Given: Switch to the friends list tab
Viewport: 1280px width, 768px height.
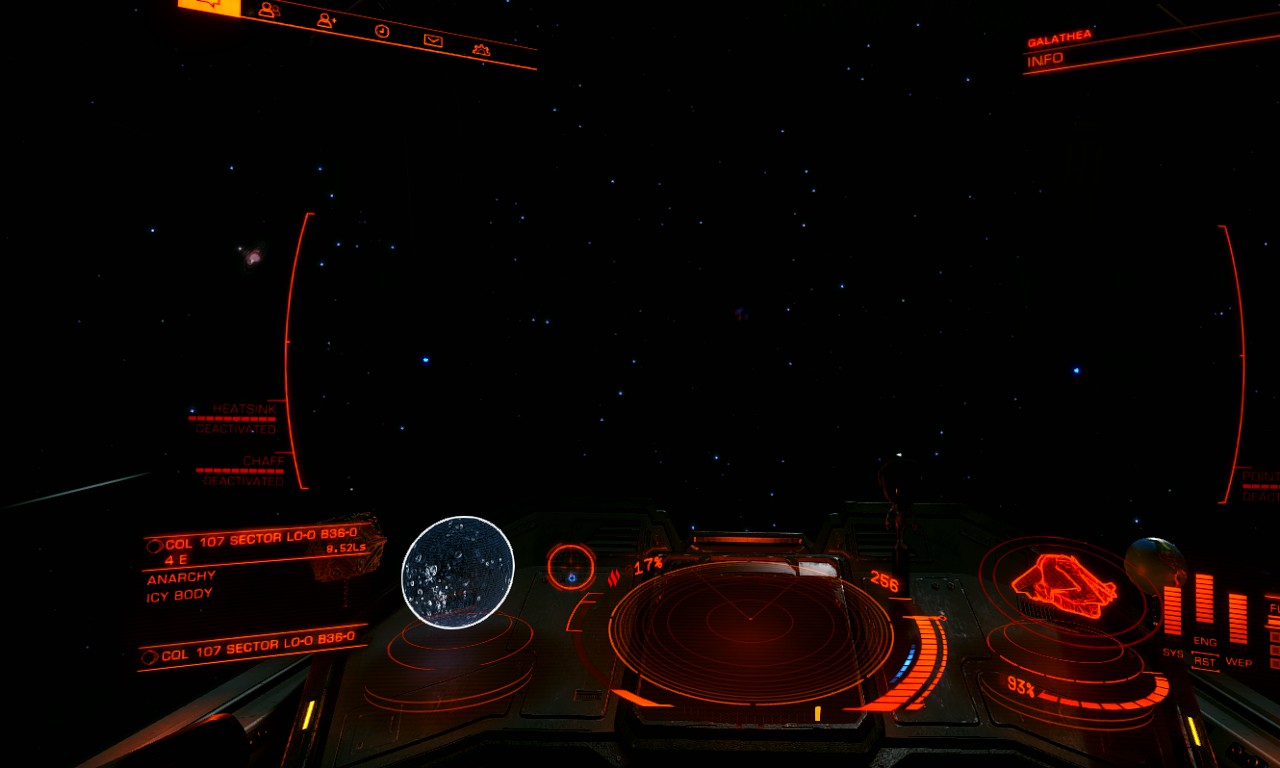Looking at the screenshot, I should (x=267, y=11).
